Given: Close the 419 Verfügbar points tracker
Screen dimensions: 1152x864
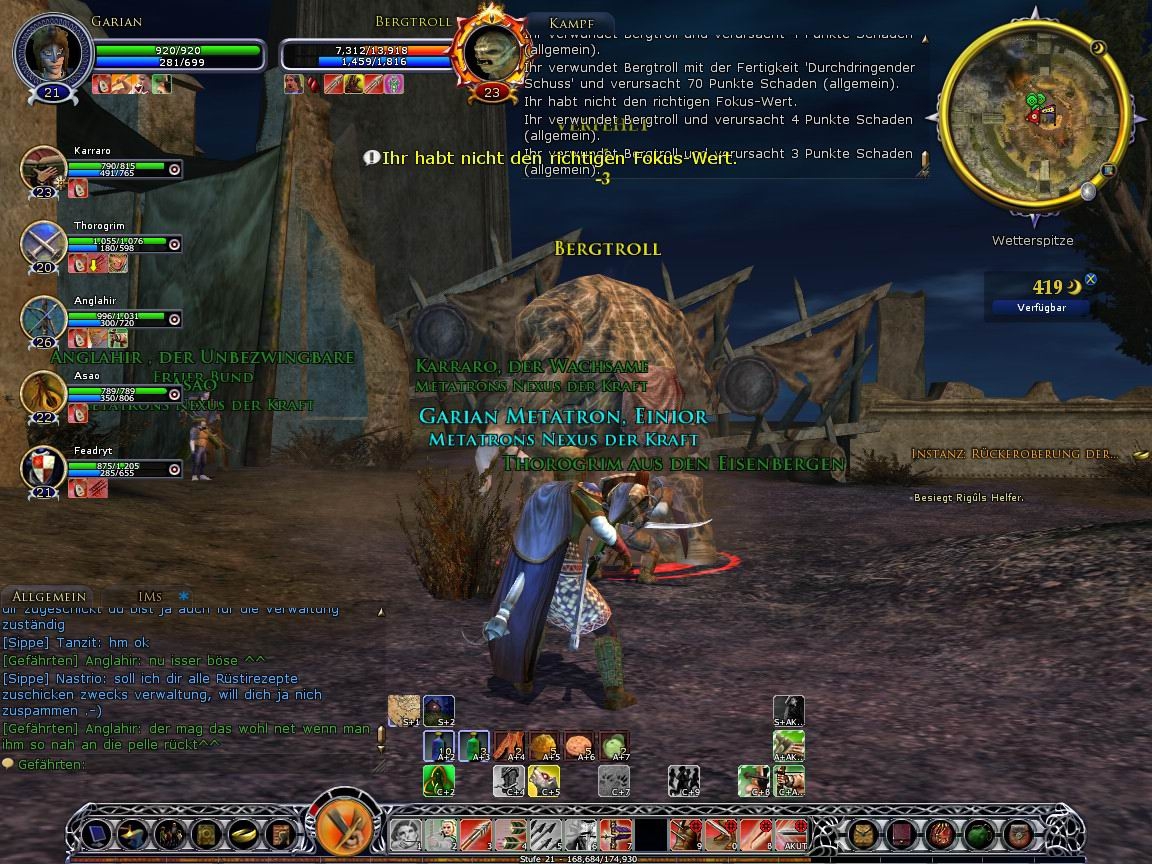Looking at the screenshot, I should coord(1091,280).
